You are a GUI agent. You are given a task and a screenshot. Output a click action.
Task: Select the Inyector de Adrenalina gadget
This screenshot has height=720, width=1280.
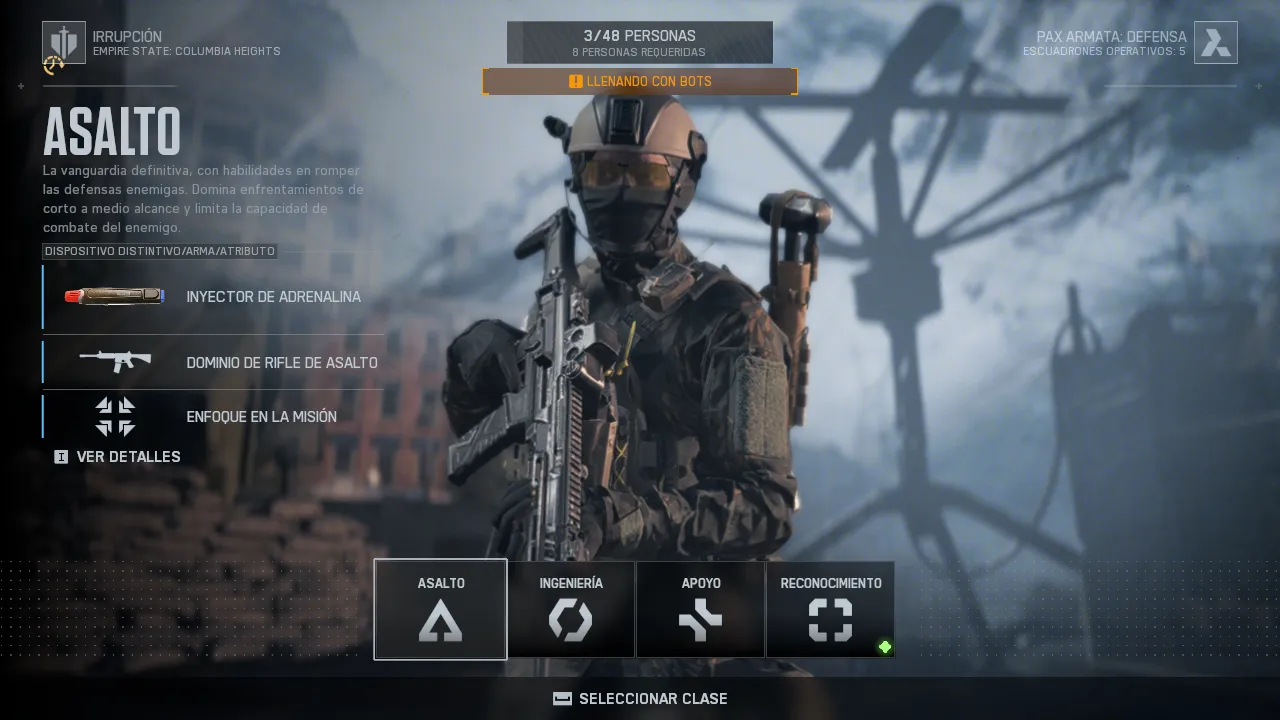tap(213, 297)
